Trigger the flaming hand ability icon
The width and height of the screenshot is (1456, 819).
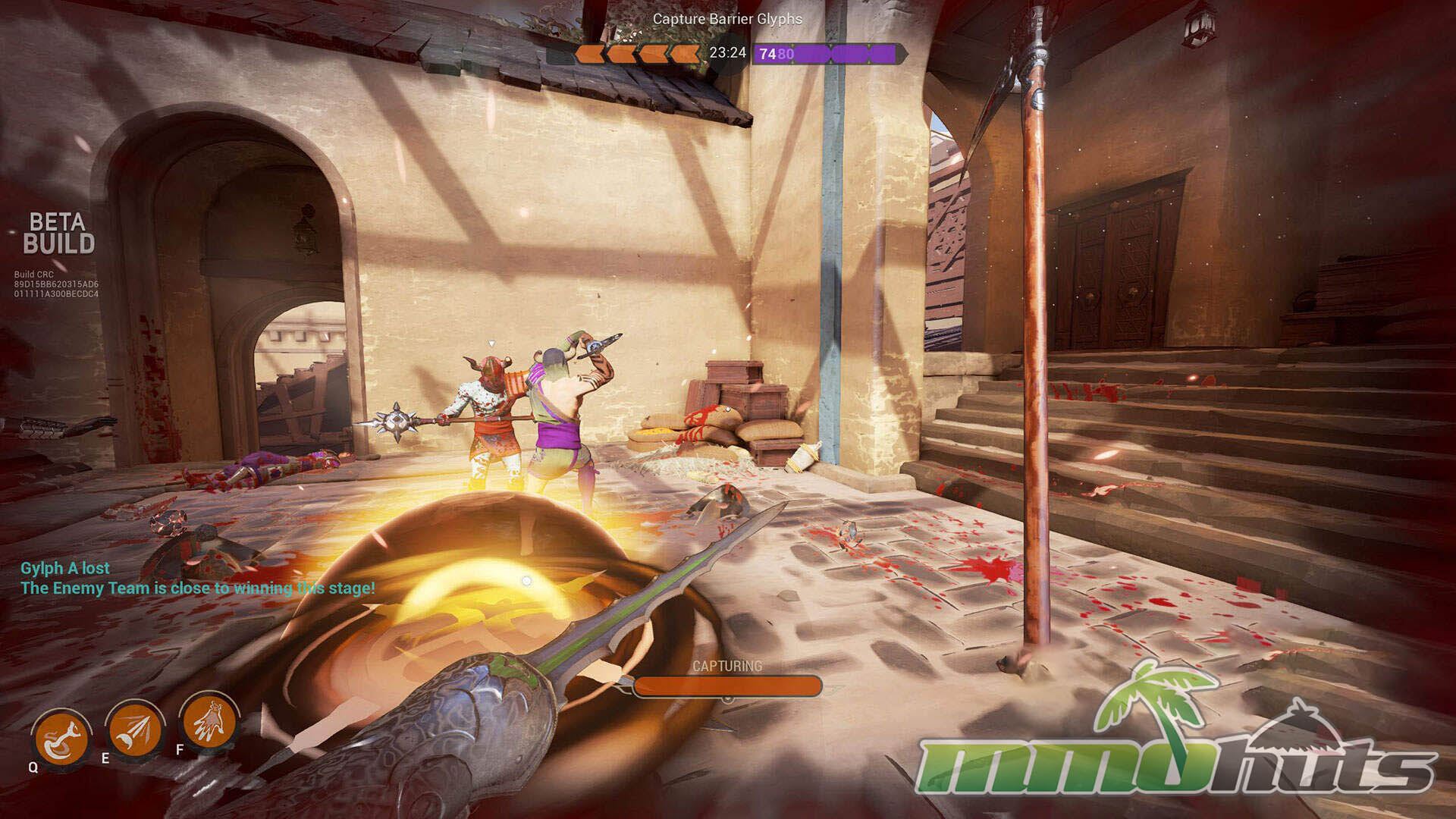point(209,720)
